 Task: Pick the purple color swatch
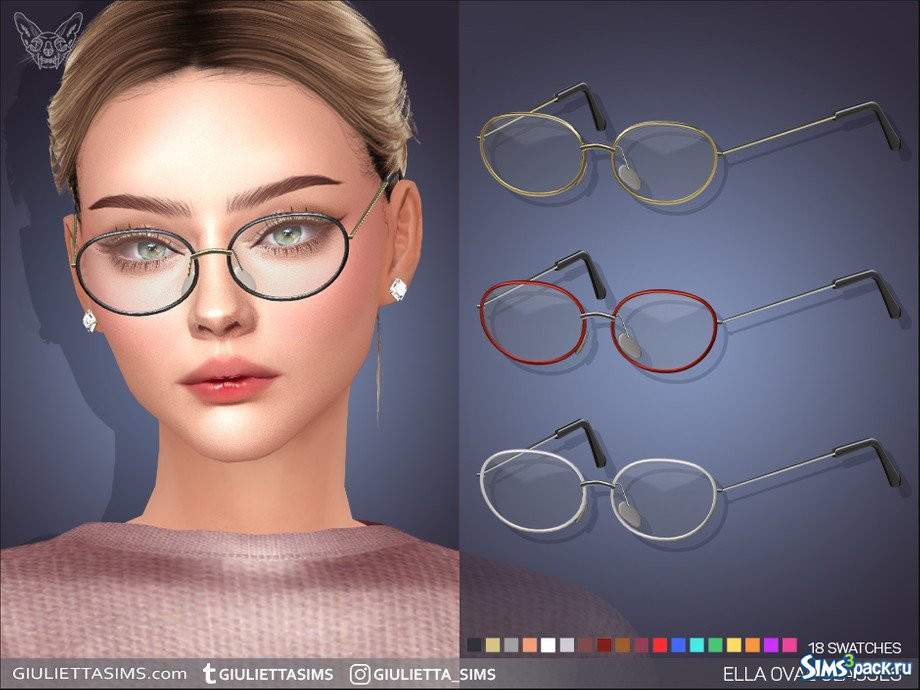(x=771, y=646)
